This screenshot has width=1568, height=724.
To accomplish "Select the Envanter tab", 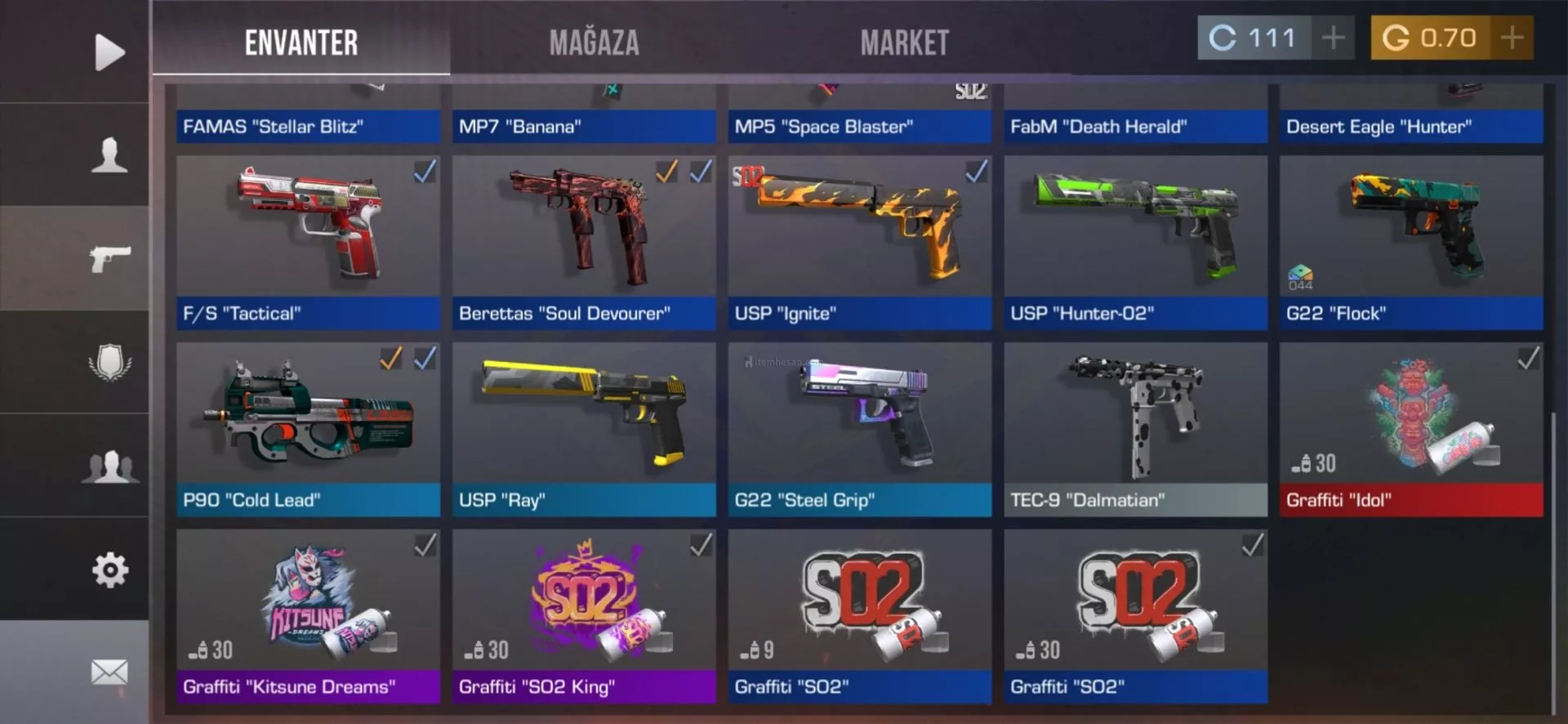I will click(301, 42).
